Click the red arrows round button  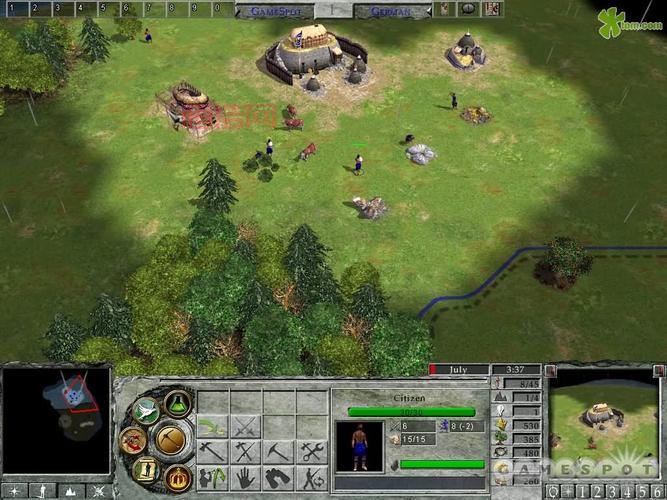coord(133,440)
